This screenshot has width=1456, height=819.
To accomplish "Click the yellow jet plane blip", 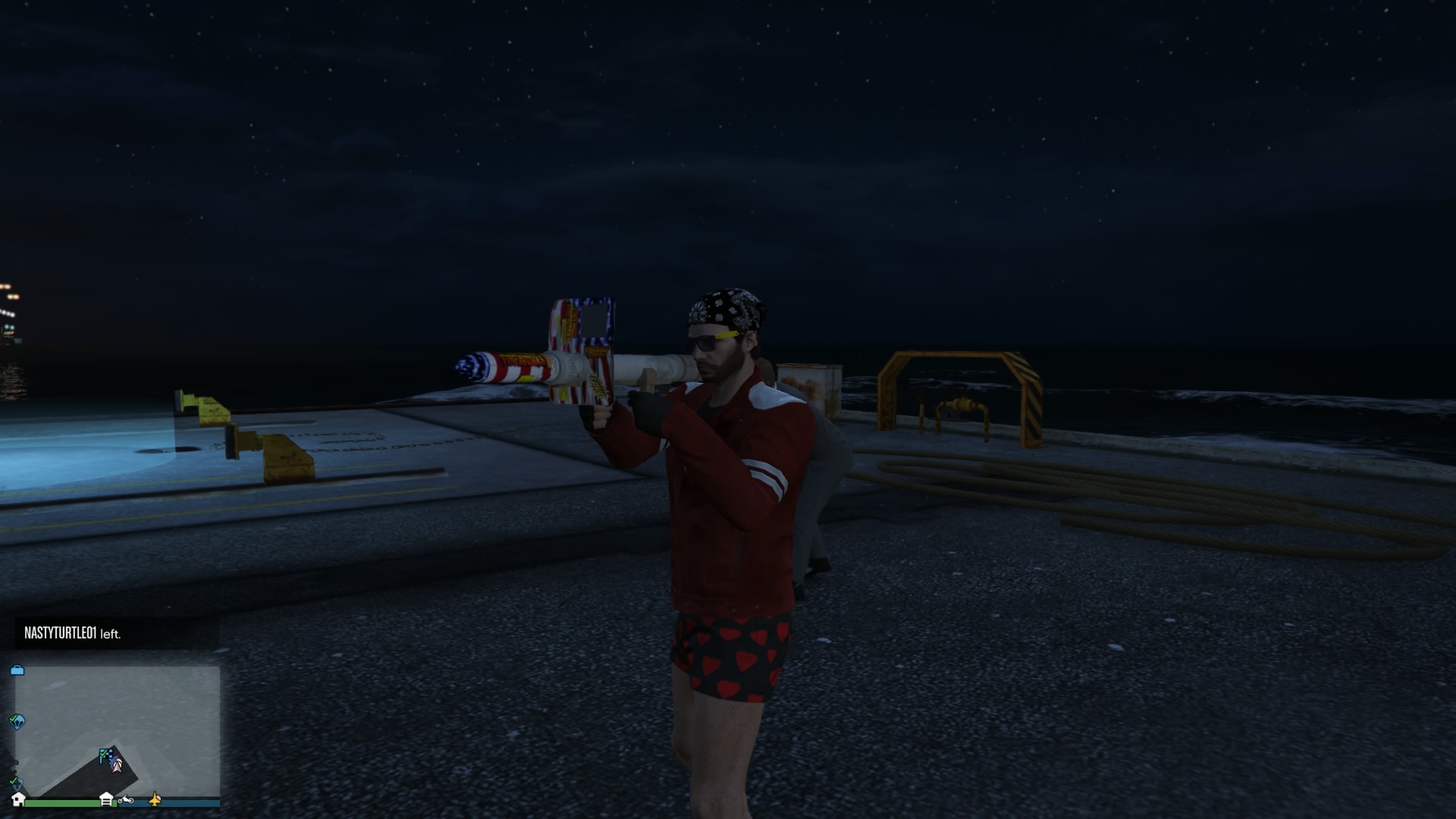I will point(155,799).
